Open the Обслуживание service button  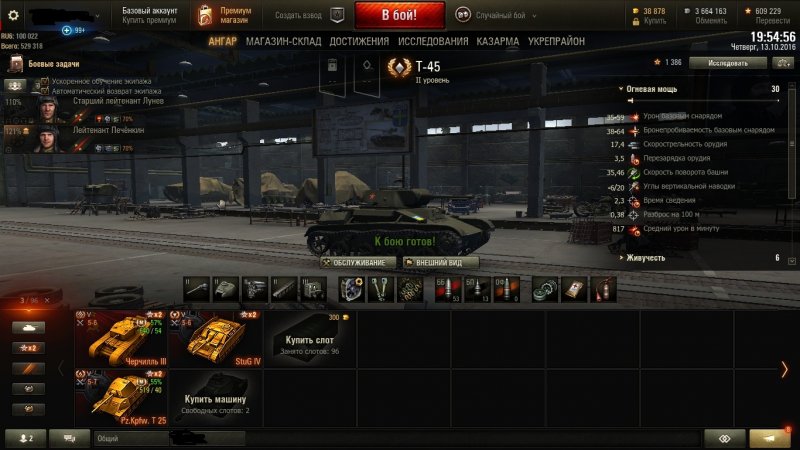click(x=358, y=262)
